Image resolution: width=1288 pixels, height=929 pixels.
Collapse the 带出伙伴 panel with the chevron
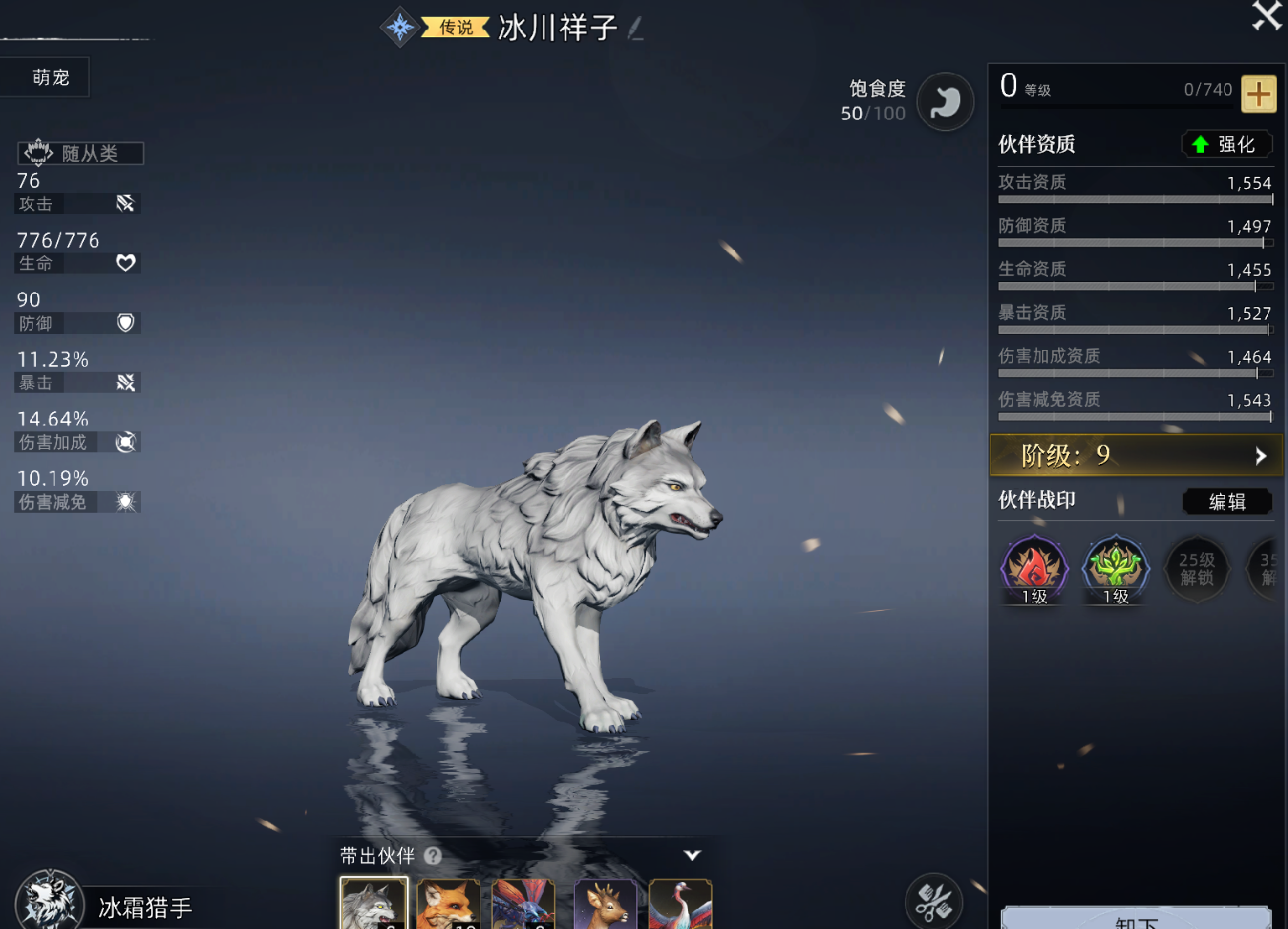coord(691,855)
